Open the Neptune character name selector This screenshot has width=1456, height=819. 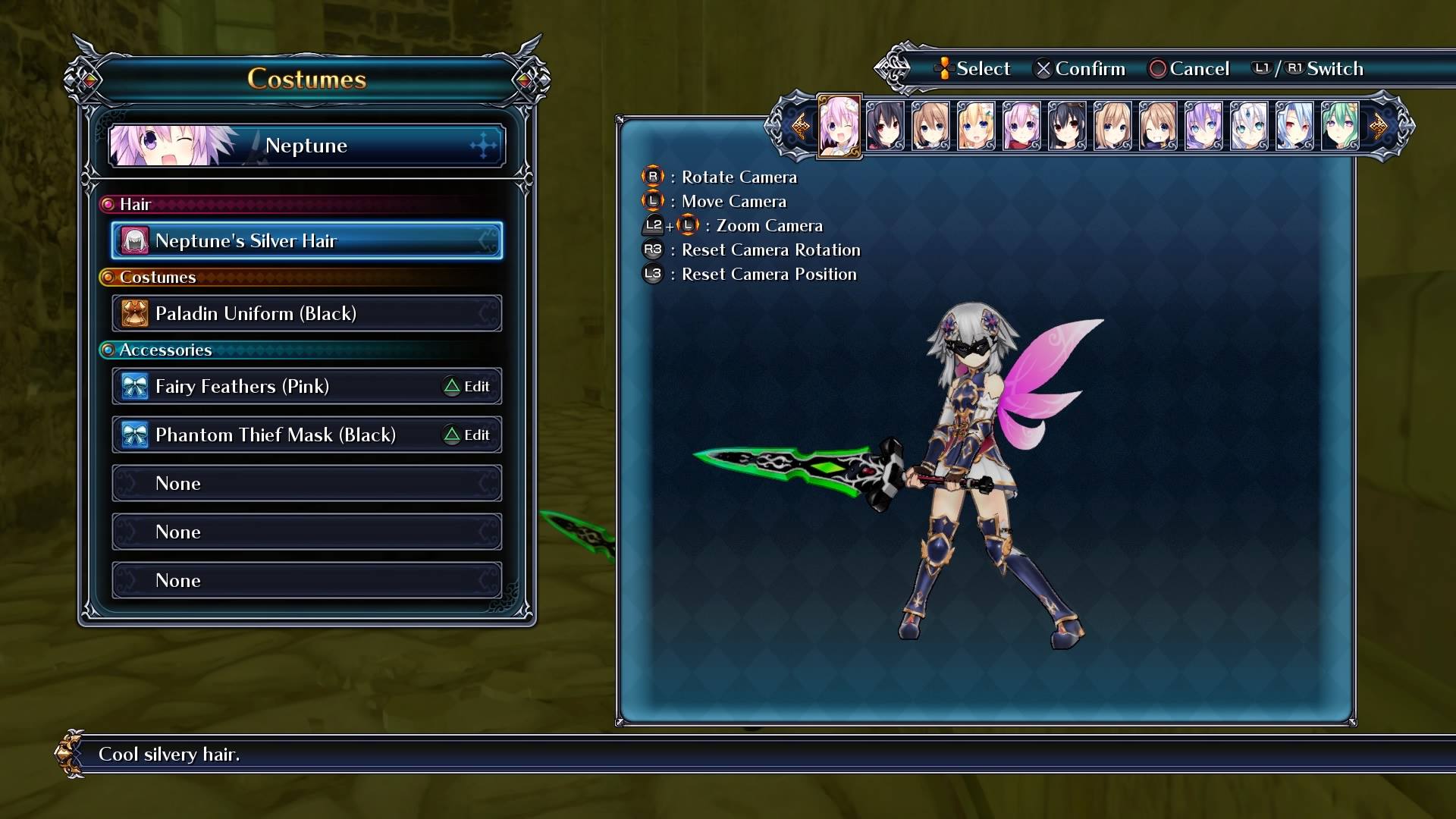coord(306,145)
